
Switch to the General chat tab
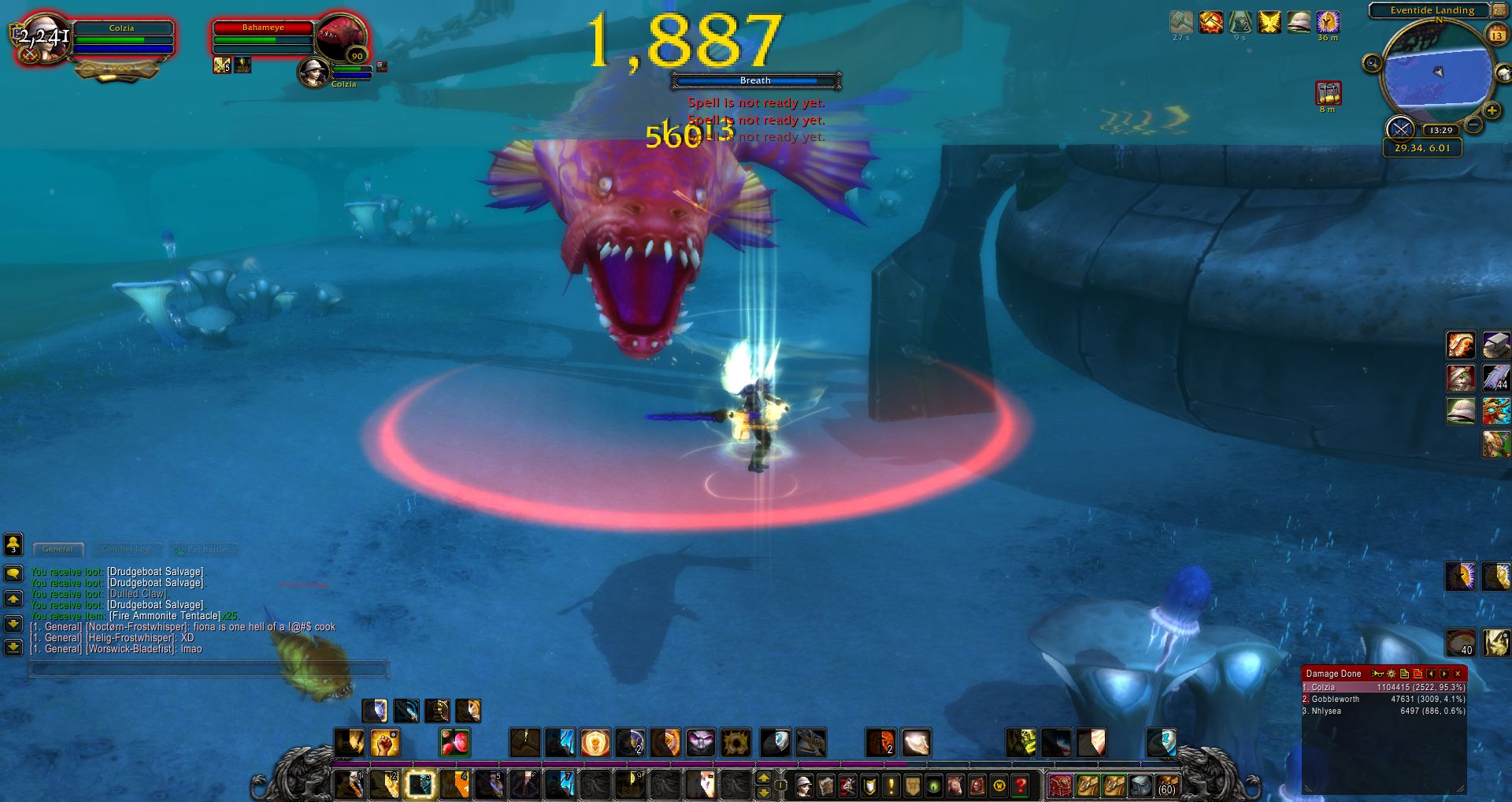tap(57, 549)
